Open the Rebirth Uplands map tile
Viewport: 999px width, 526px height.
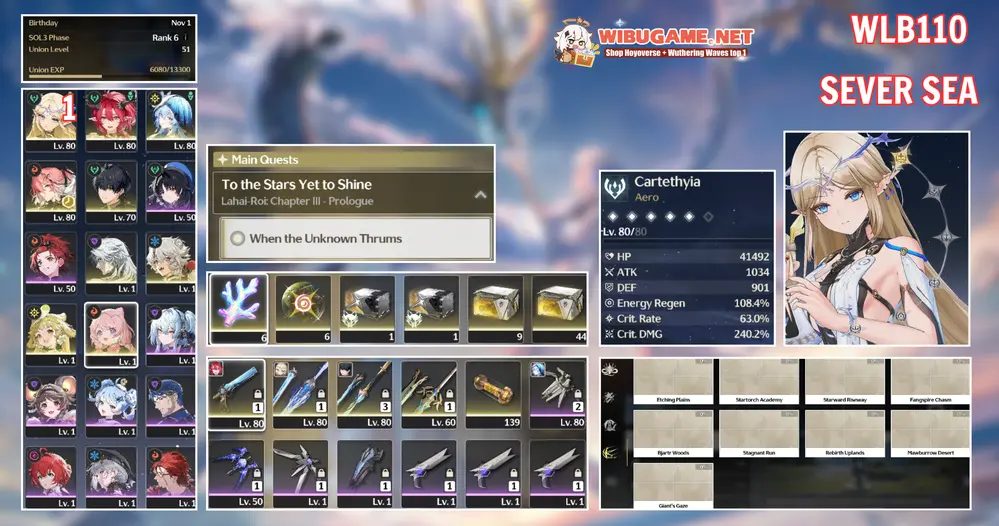(x=845, y=432)
